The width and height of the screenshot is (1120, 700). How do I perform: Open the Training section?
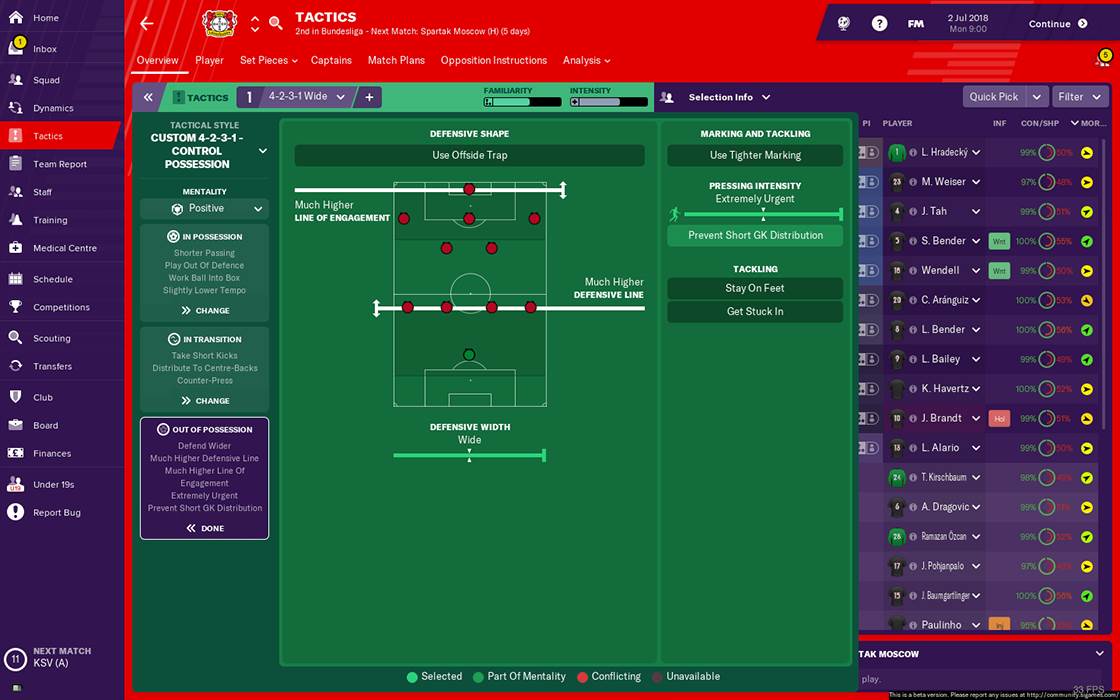pos(50,220)
